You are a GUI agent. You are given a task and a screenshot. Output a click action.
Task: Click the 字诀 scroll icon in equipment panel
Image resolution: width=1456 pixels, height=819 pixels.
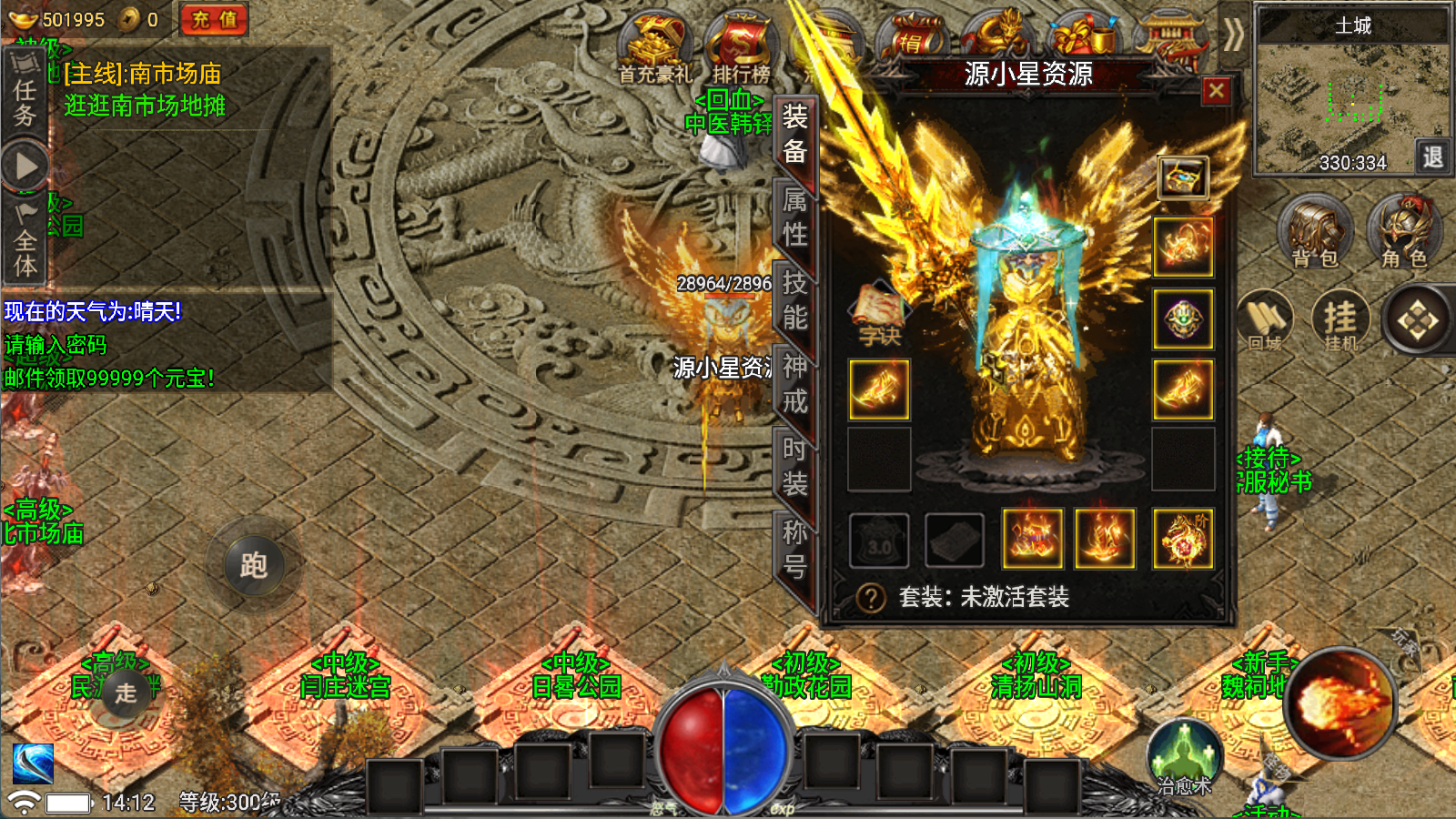[x=878, y=309]
